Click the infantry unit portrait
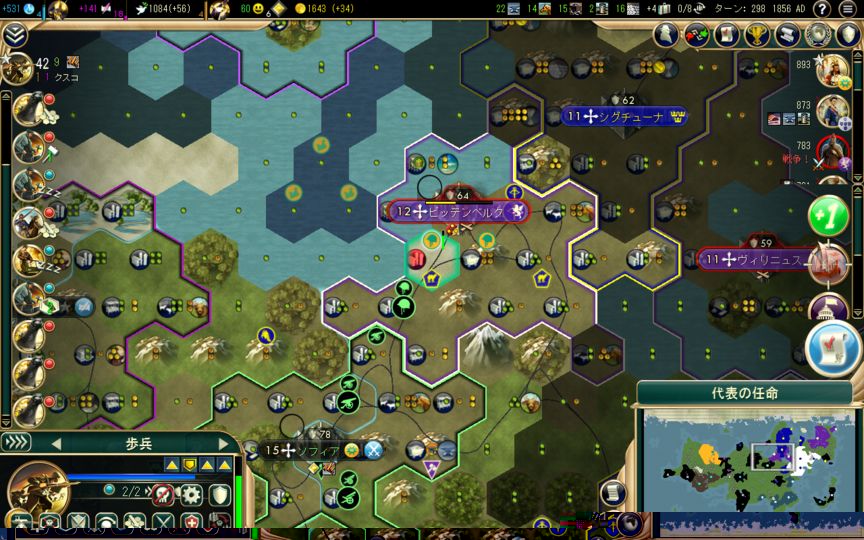Image resolution: width=864 pixels, height=540 pixels. pos(38,492)
